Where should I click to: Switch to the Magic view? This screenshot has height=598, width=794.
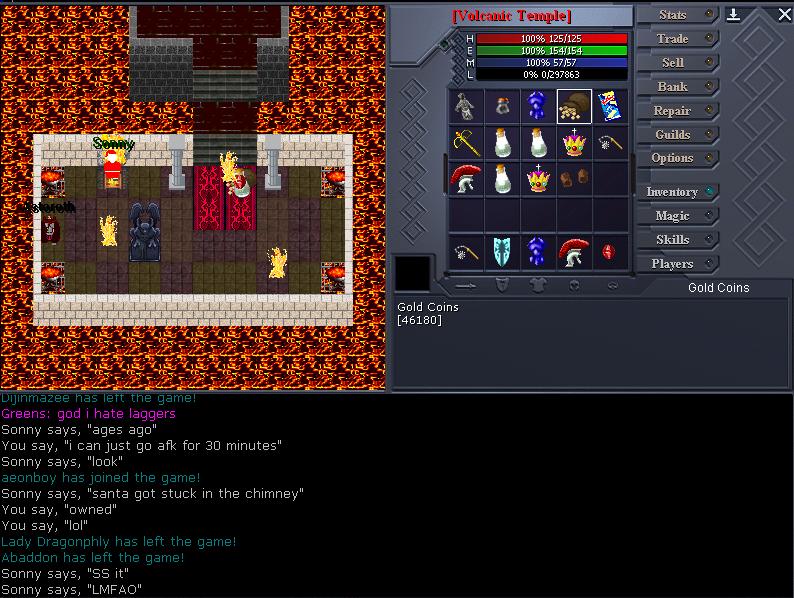pyautogui.click(x=673, y=216)
